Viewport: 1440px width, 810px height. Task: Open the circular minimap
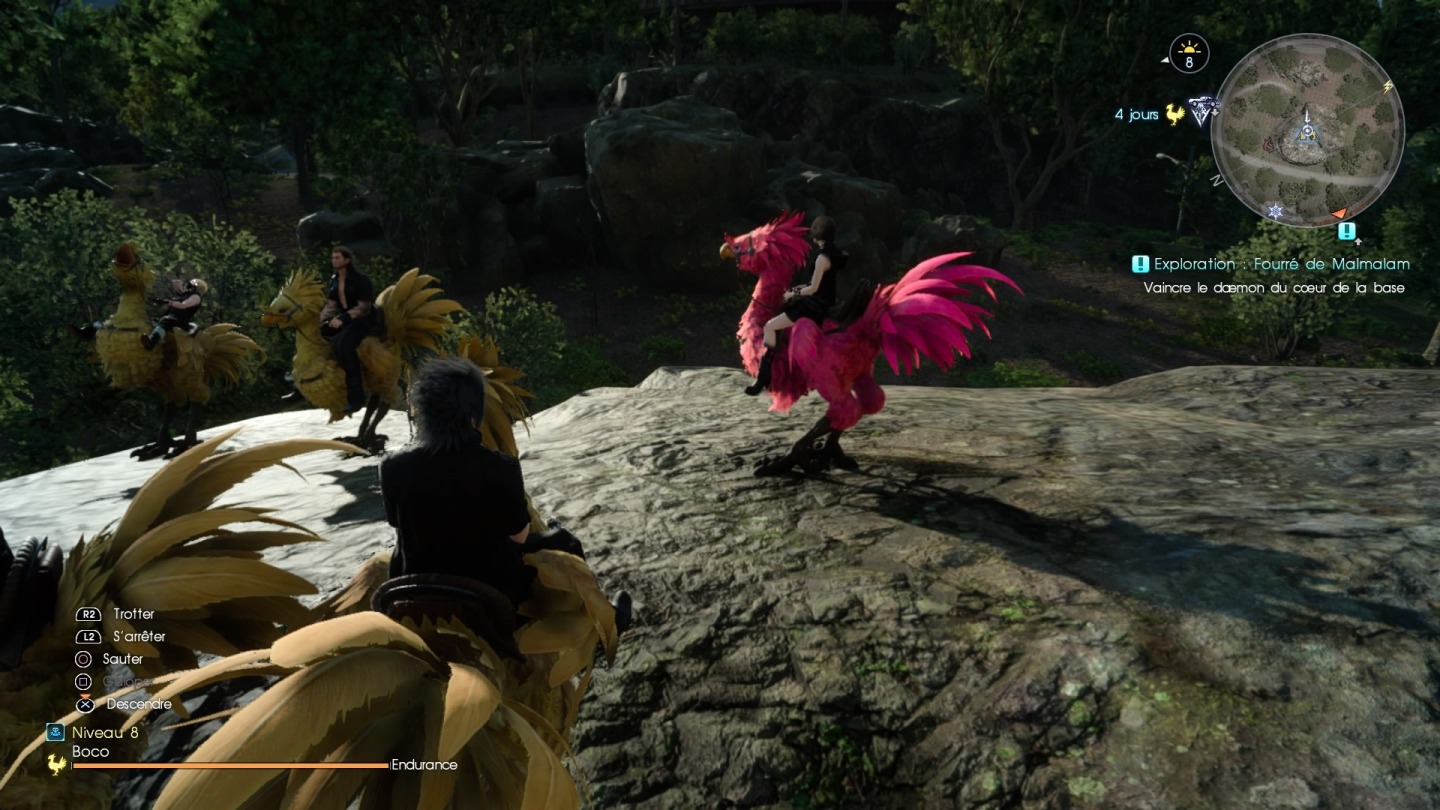coord(1307,130)
